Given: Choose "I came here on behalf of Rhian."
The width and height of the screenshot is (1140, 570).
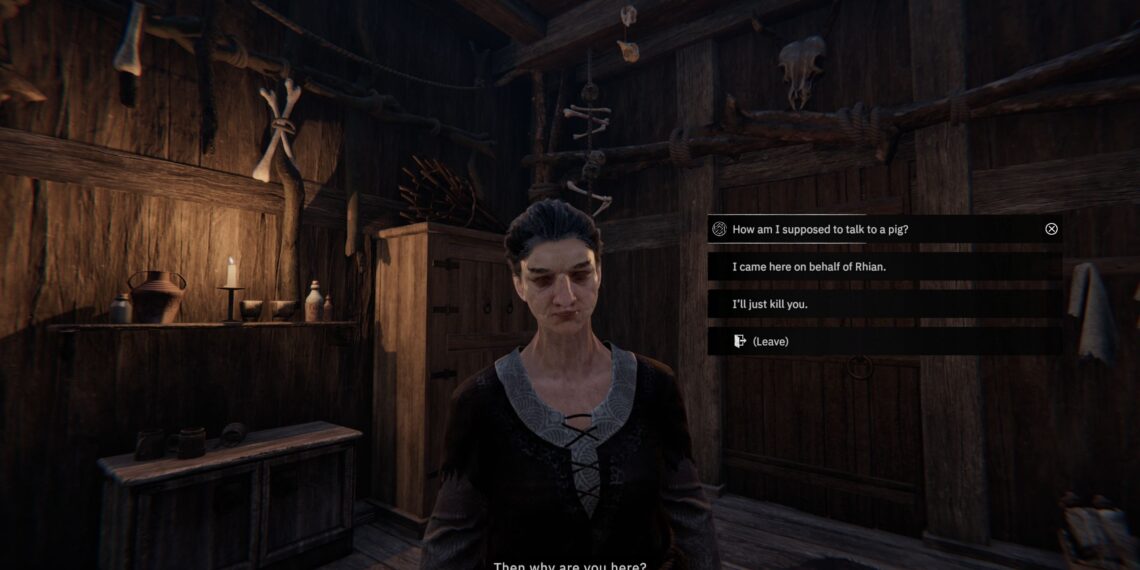Looking at the screenshot, I should tap(809, 267).
